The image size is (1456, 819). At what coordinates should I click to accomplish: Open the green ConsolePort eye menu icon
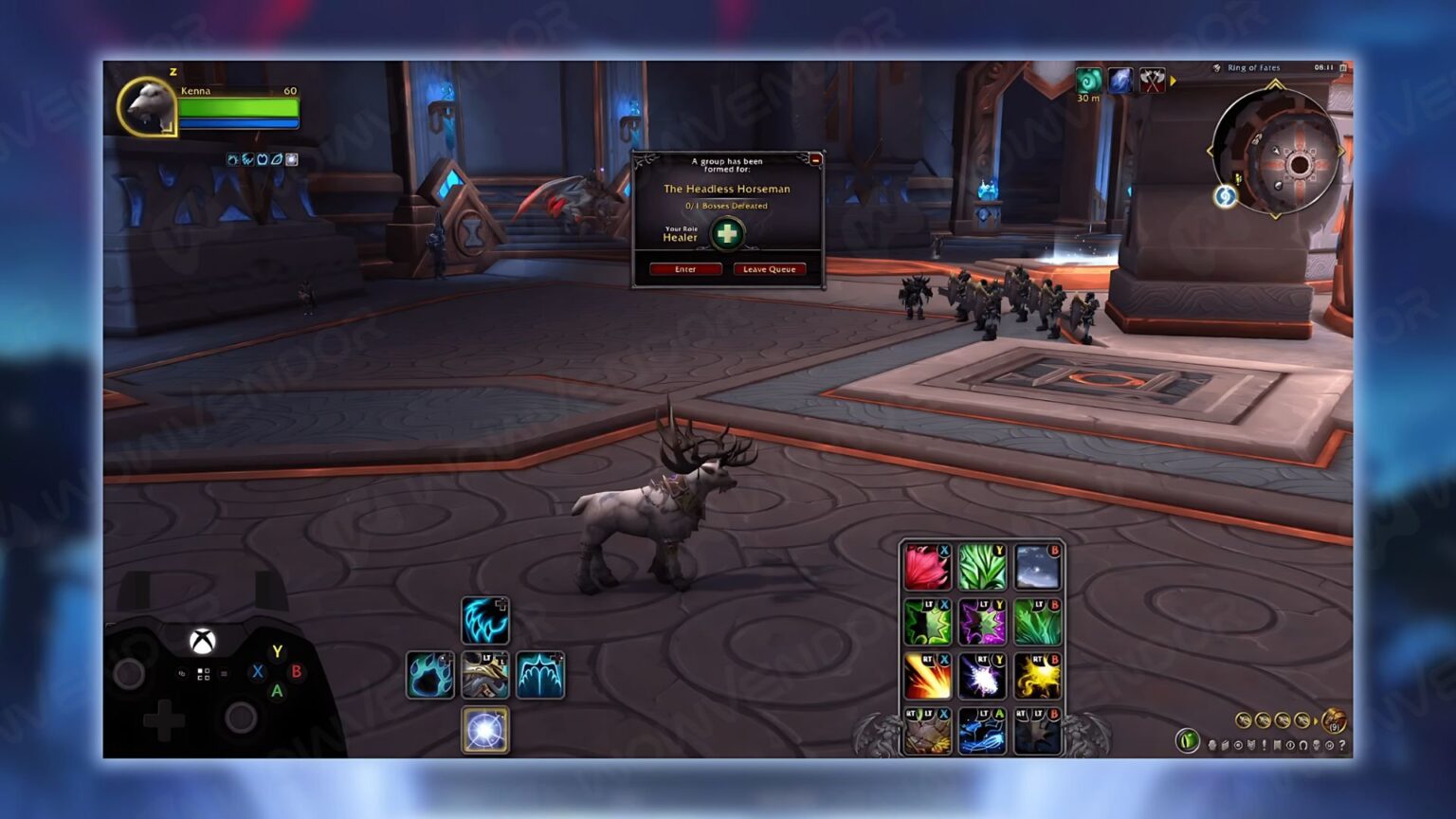(1189, 741)
